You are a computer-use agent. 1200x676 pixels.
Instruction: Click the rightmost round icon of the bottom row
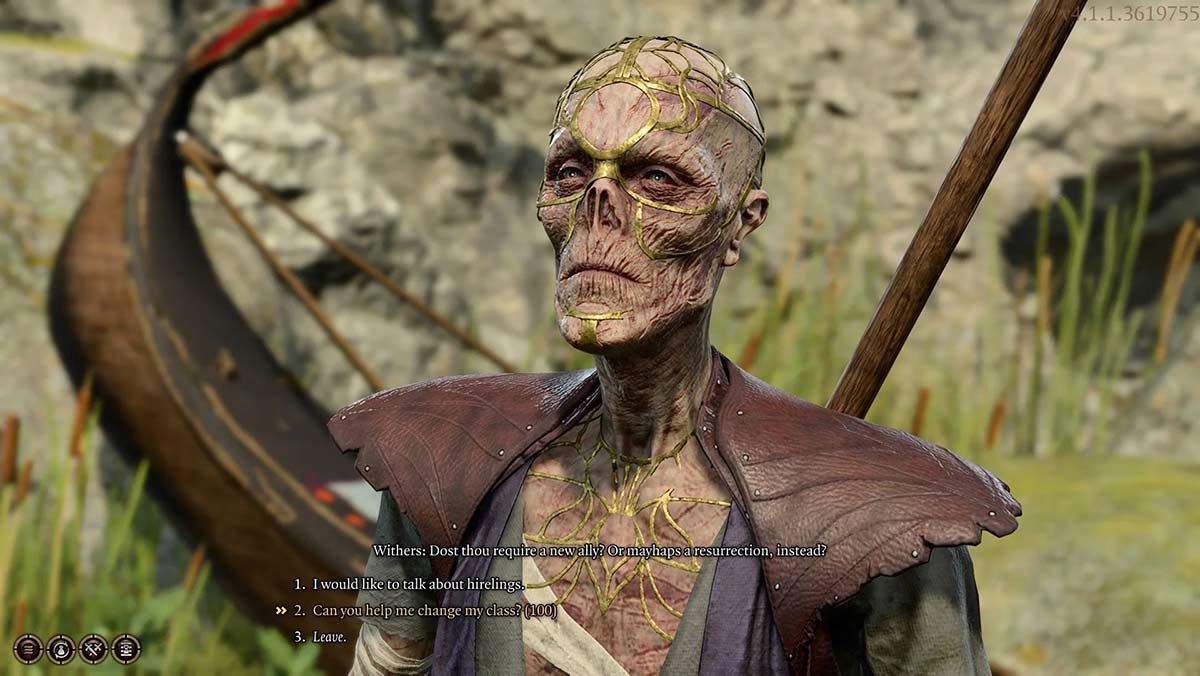point(126,649)
